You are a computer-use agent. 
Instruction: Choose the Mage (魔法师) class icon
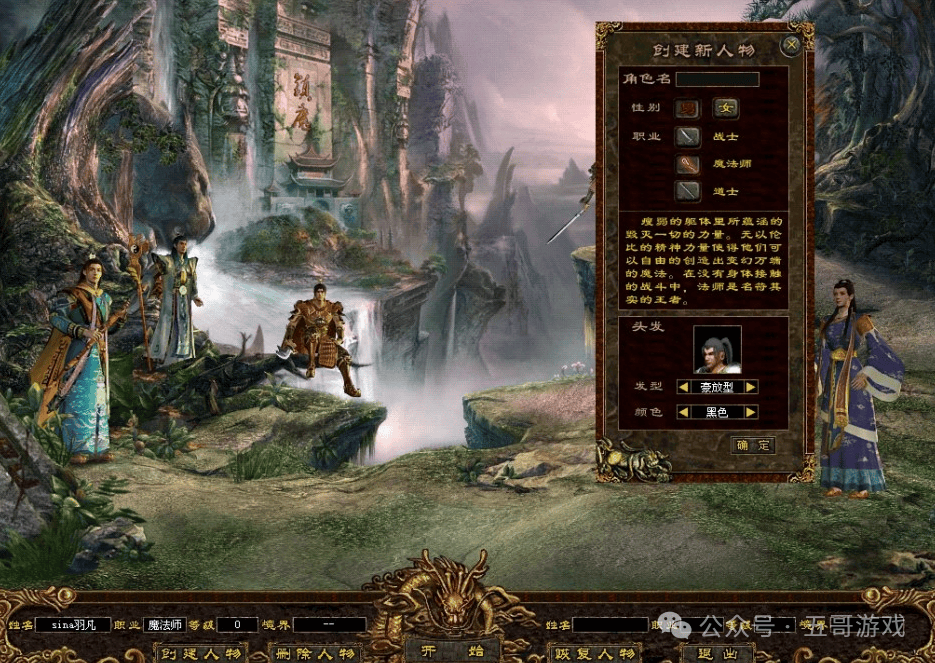[687, 164]
